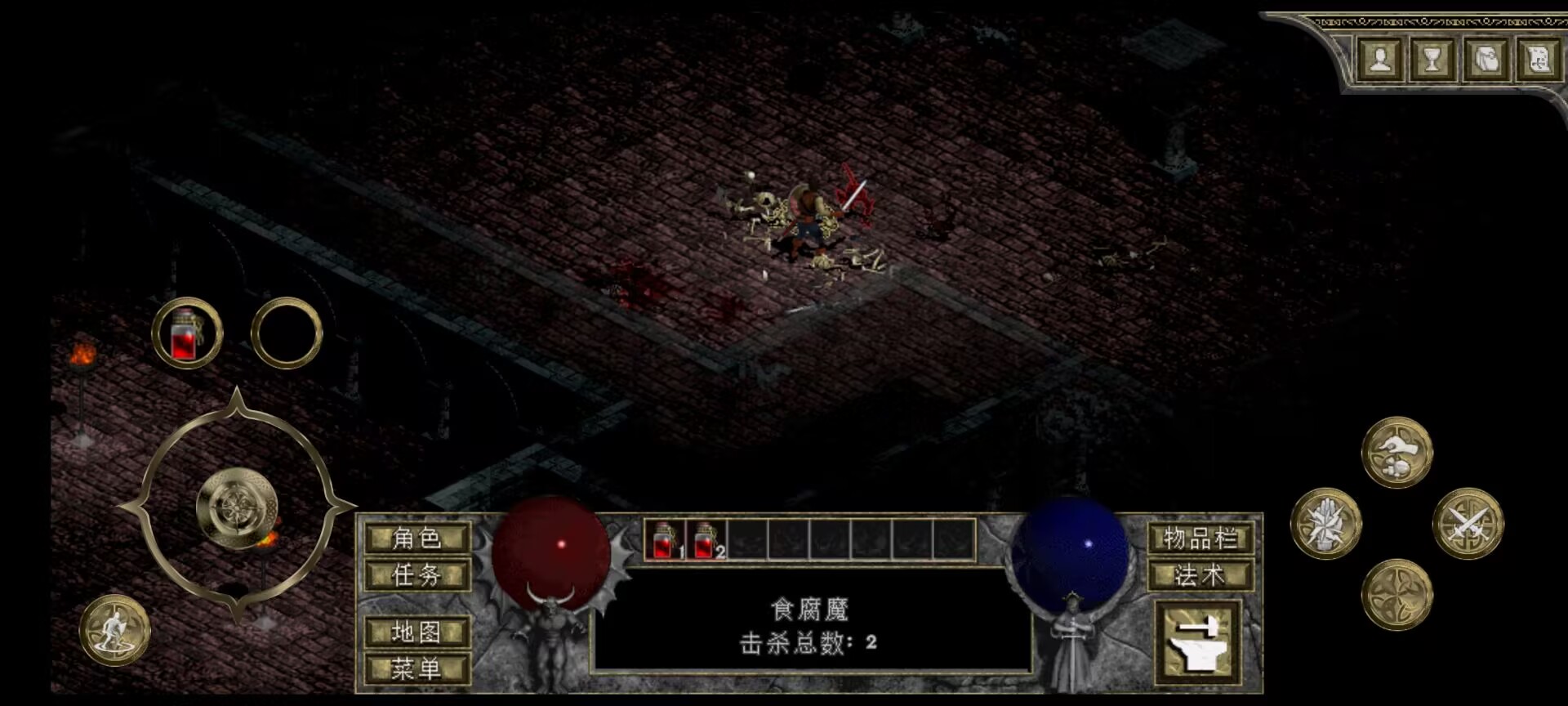Use the health potion in belt slot 2
1568x706 pixels.
tap(706, 540)
